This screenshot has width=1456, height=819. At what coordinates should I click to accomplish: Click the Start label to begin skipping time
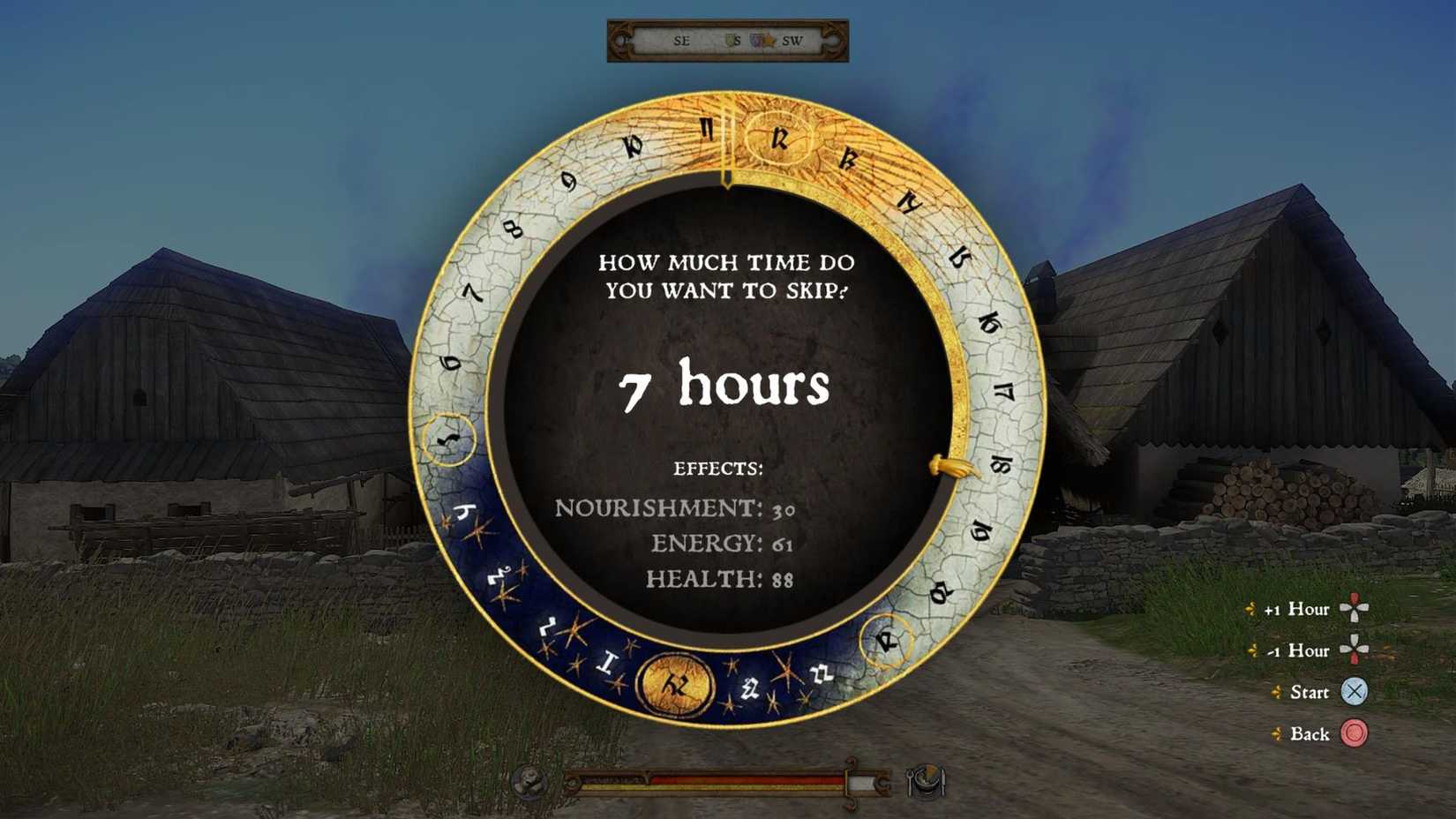(1311, 693)
